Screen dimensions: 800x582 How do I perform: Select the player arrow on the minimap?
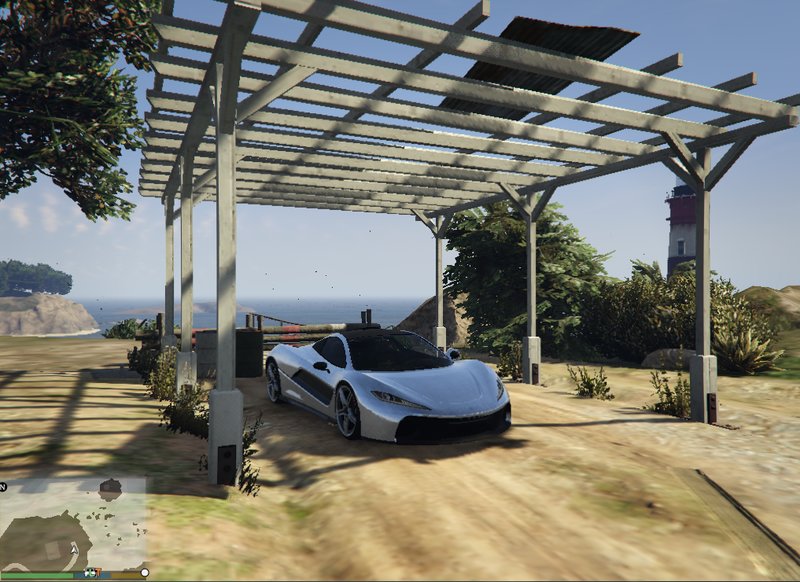[x=75, y=550]
